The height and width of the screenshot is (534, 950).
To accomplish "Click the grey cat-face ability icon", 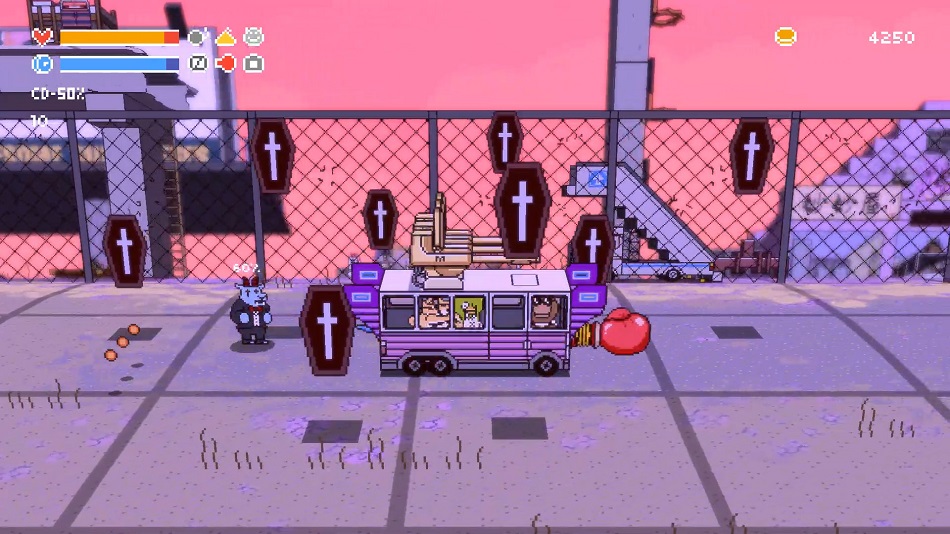I will click(254, 37).
